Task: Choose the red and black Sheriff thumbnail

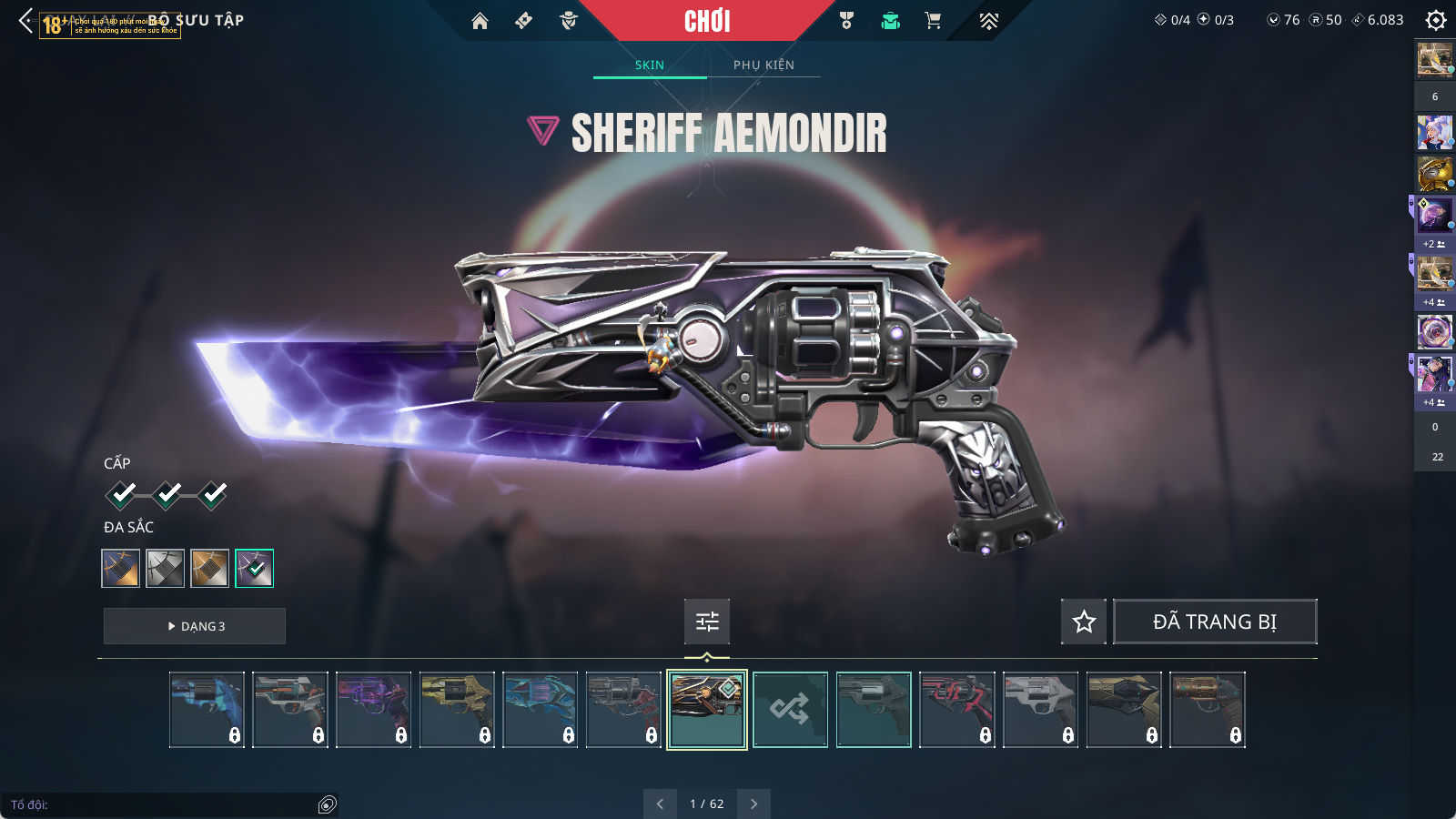Action: [957, 710]
